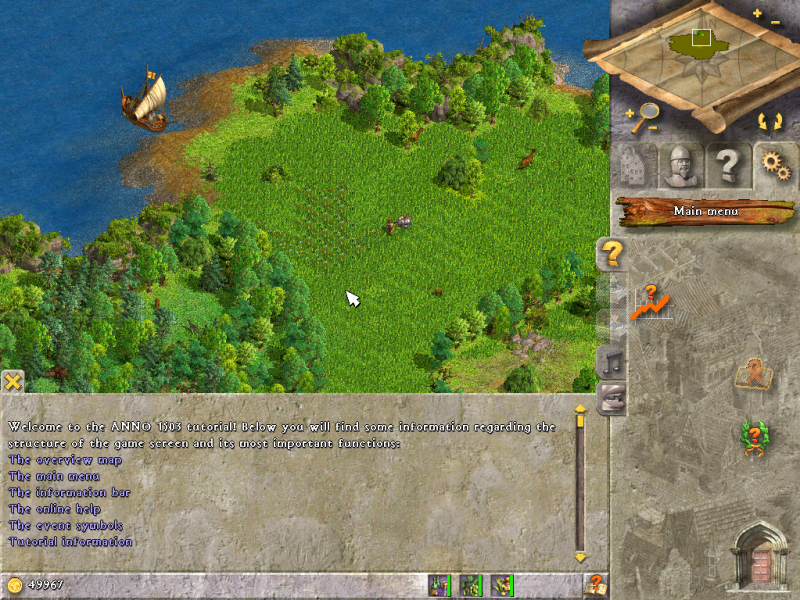Open the "Tutorial information" link

70,541
